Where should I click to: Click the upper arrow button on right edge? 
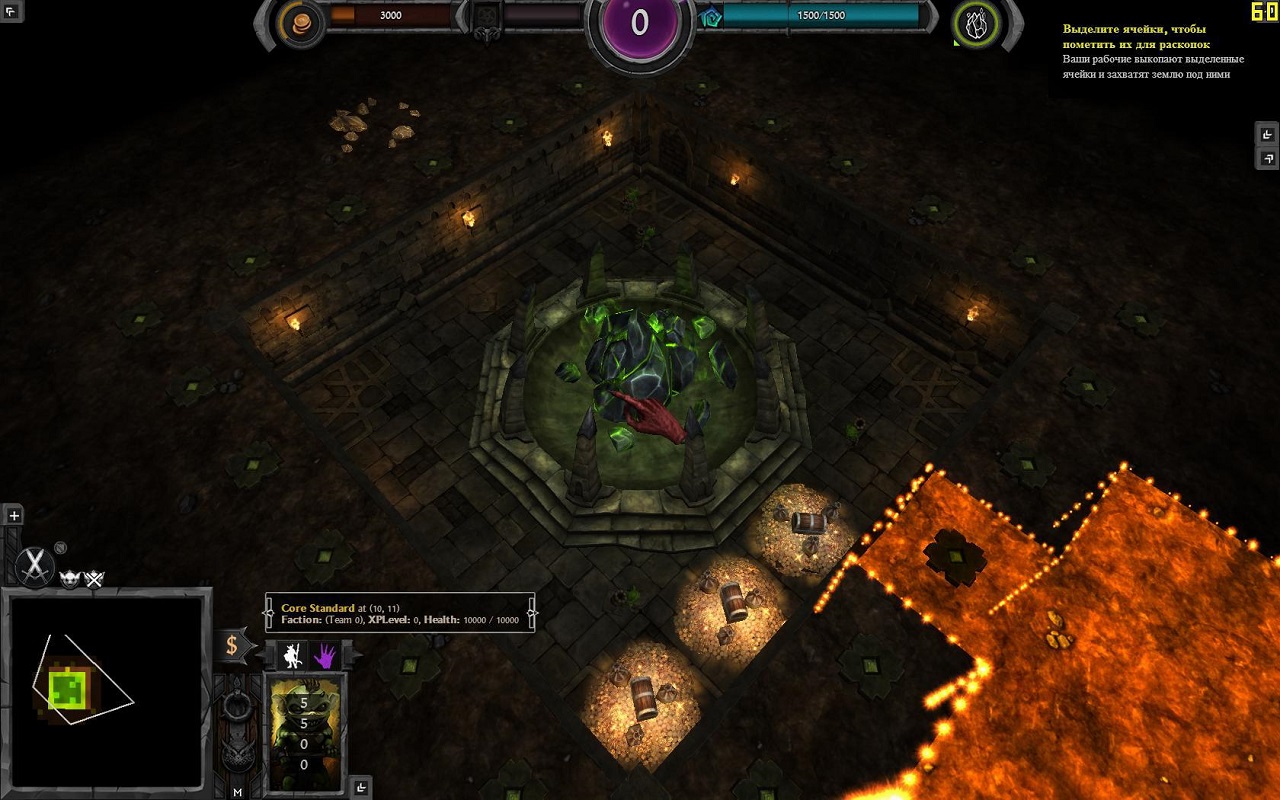1267,135
